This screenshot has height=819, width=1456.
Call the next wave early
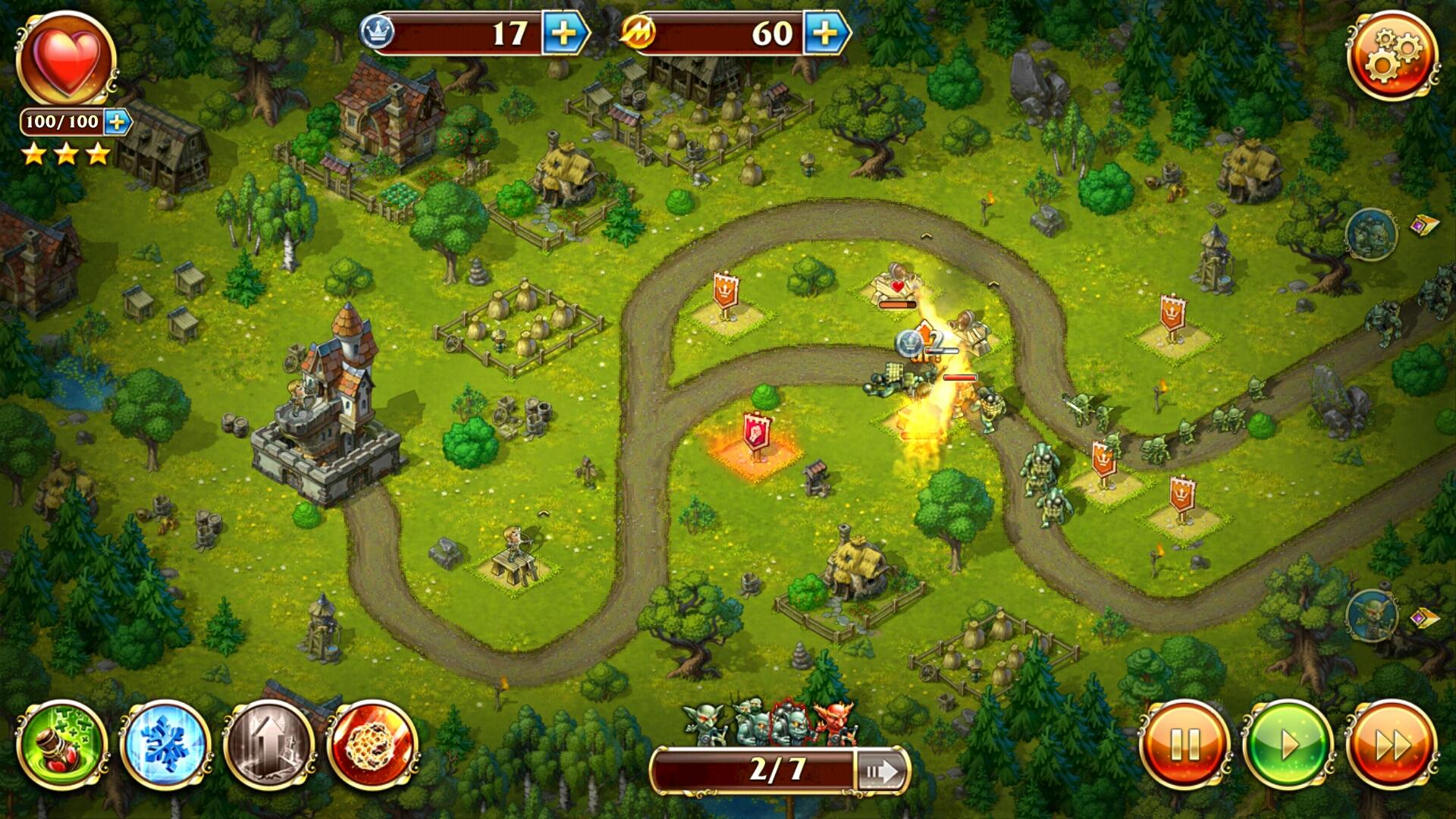click(882, 772)
